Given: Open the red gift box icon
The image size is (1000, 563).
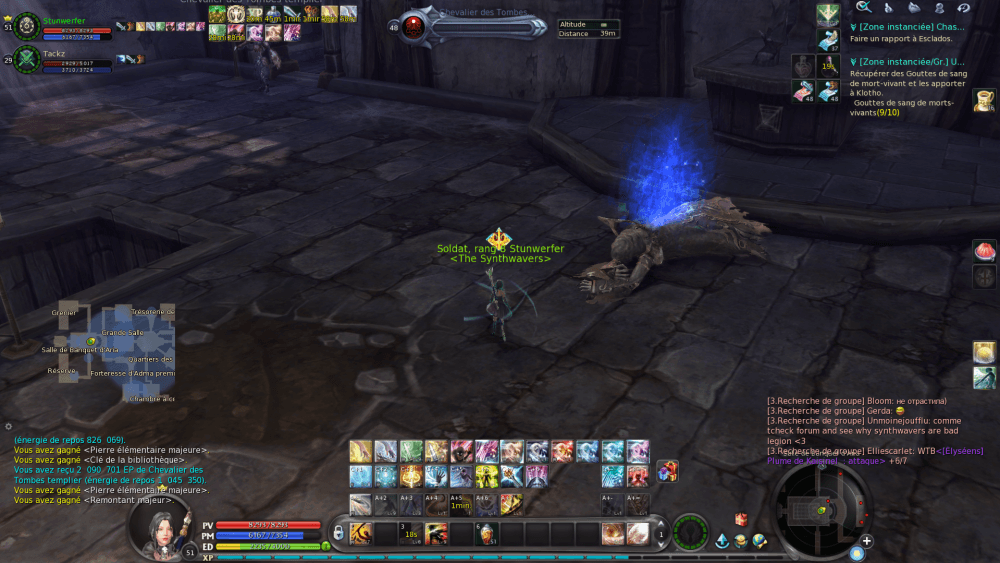Looking at the screenshot, I should point(741,519).
